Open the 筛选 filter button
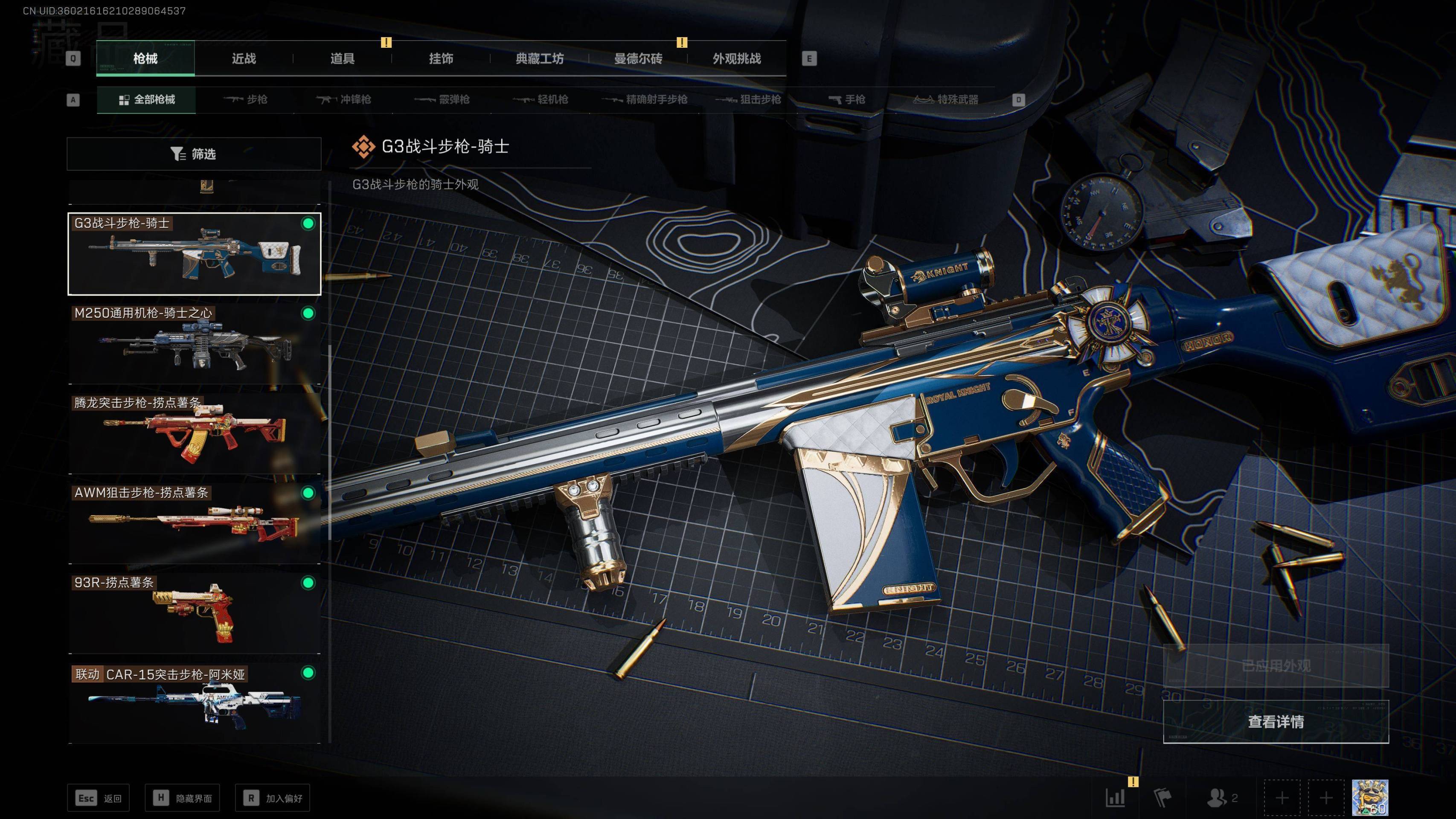The image size is (1456, 819). 194,154
